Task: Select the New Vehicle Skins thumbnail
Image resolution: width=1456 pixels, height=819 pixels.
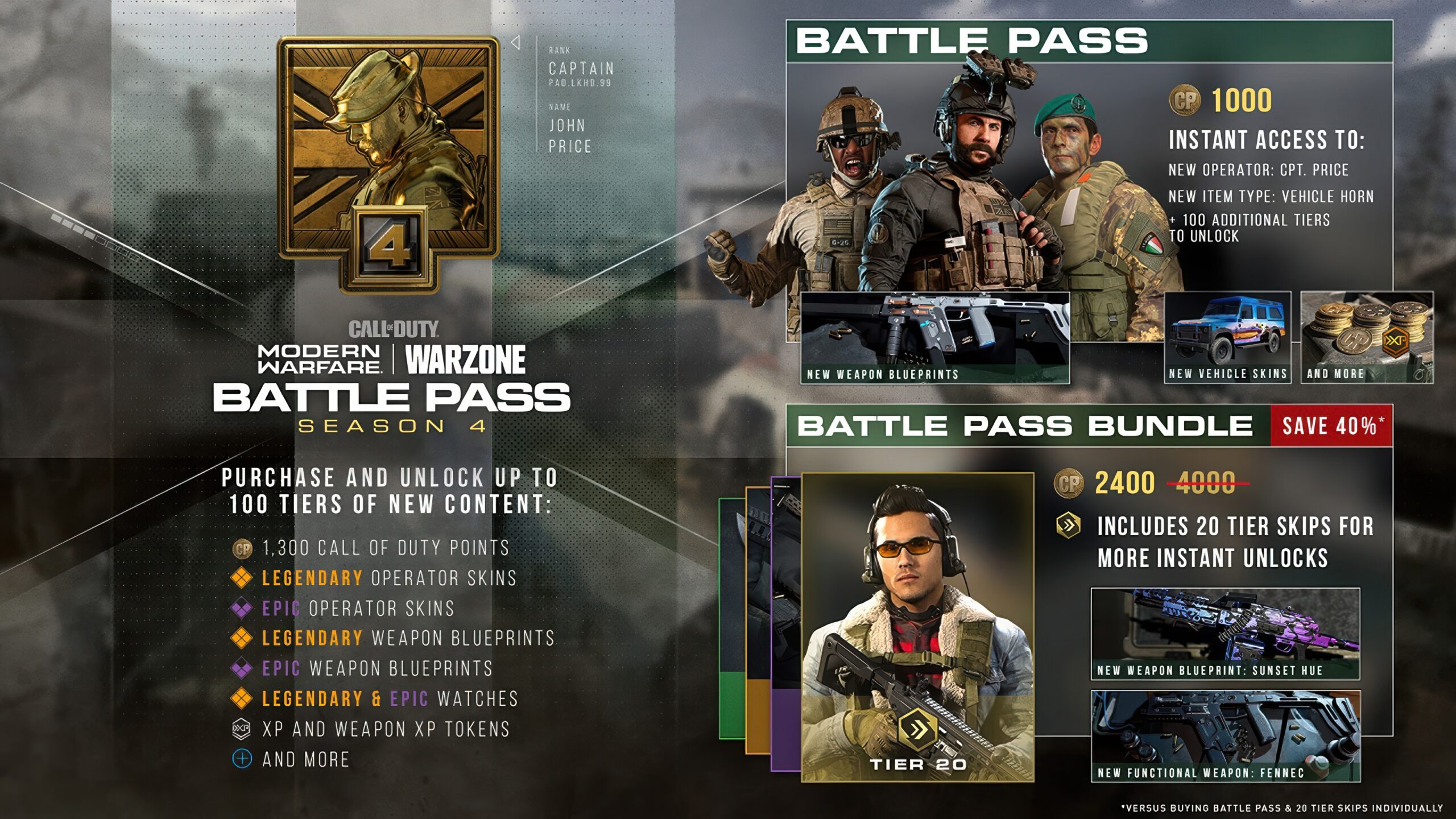Action: pyautogui.click(x=1227, y=337)
